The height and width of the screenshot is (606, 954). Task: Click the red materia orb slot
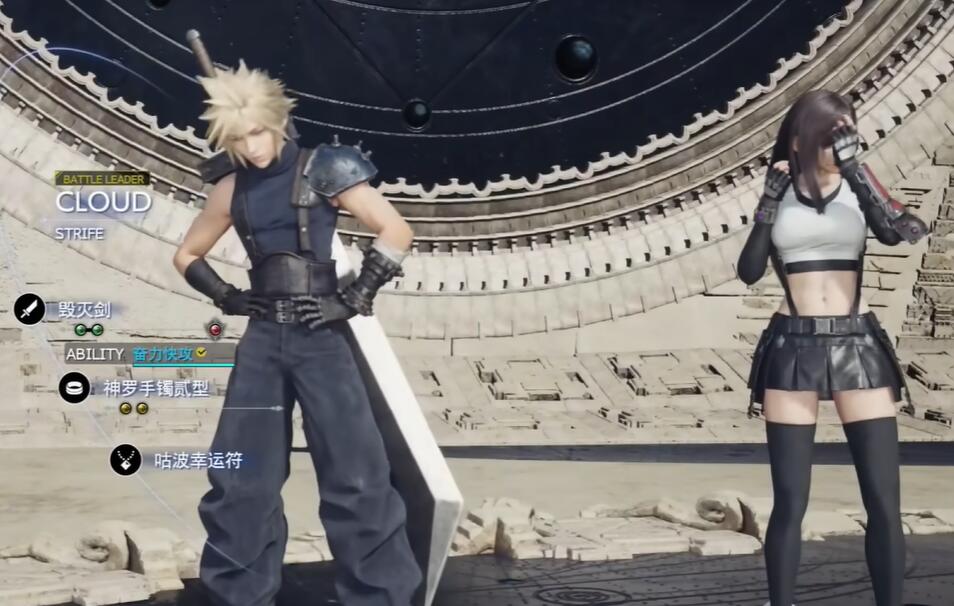tap(214, 329)
